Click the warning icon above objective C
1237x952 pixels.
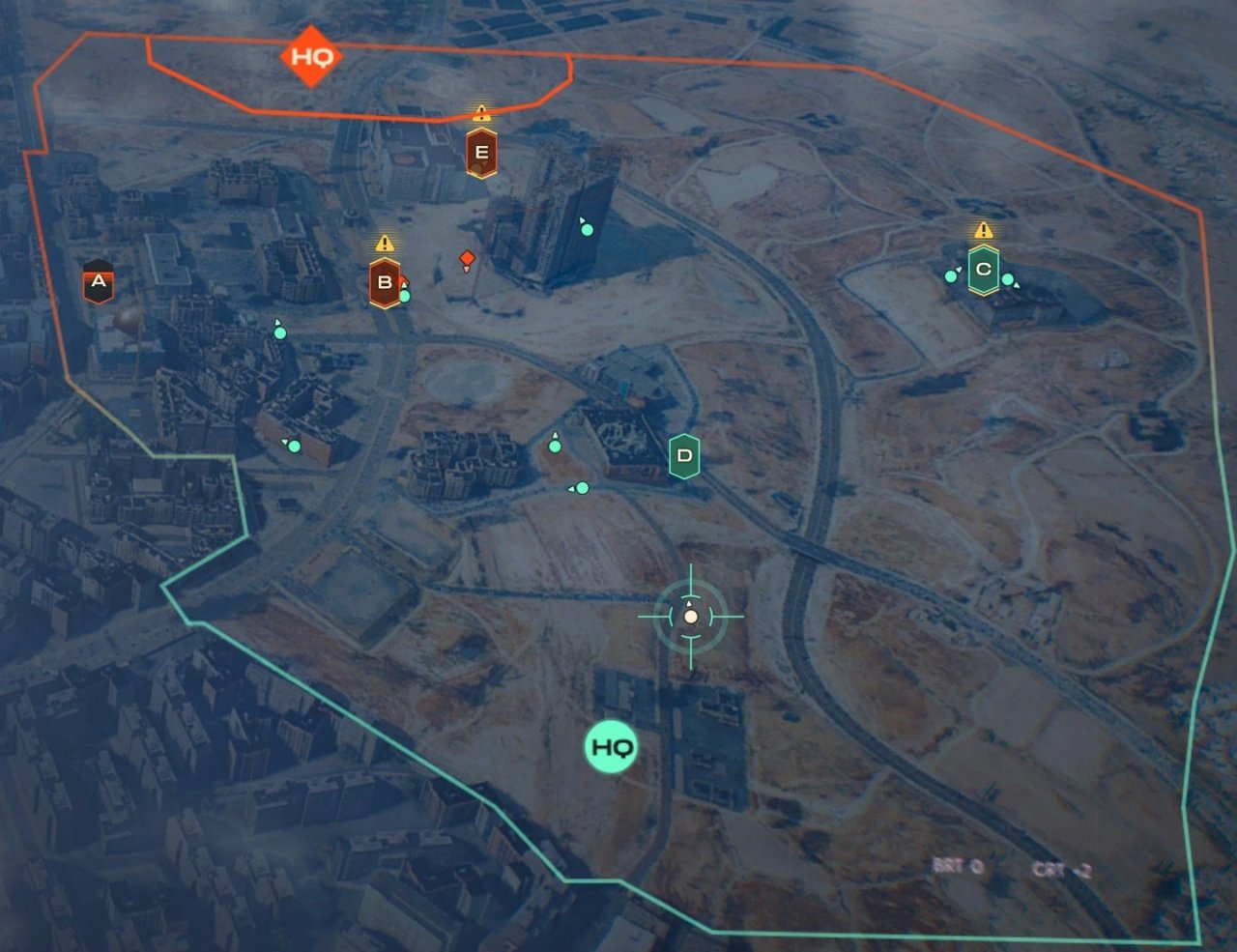pyautogui.click(x=984, y=231)
